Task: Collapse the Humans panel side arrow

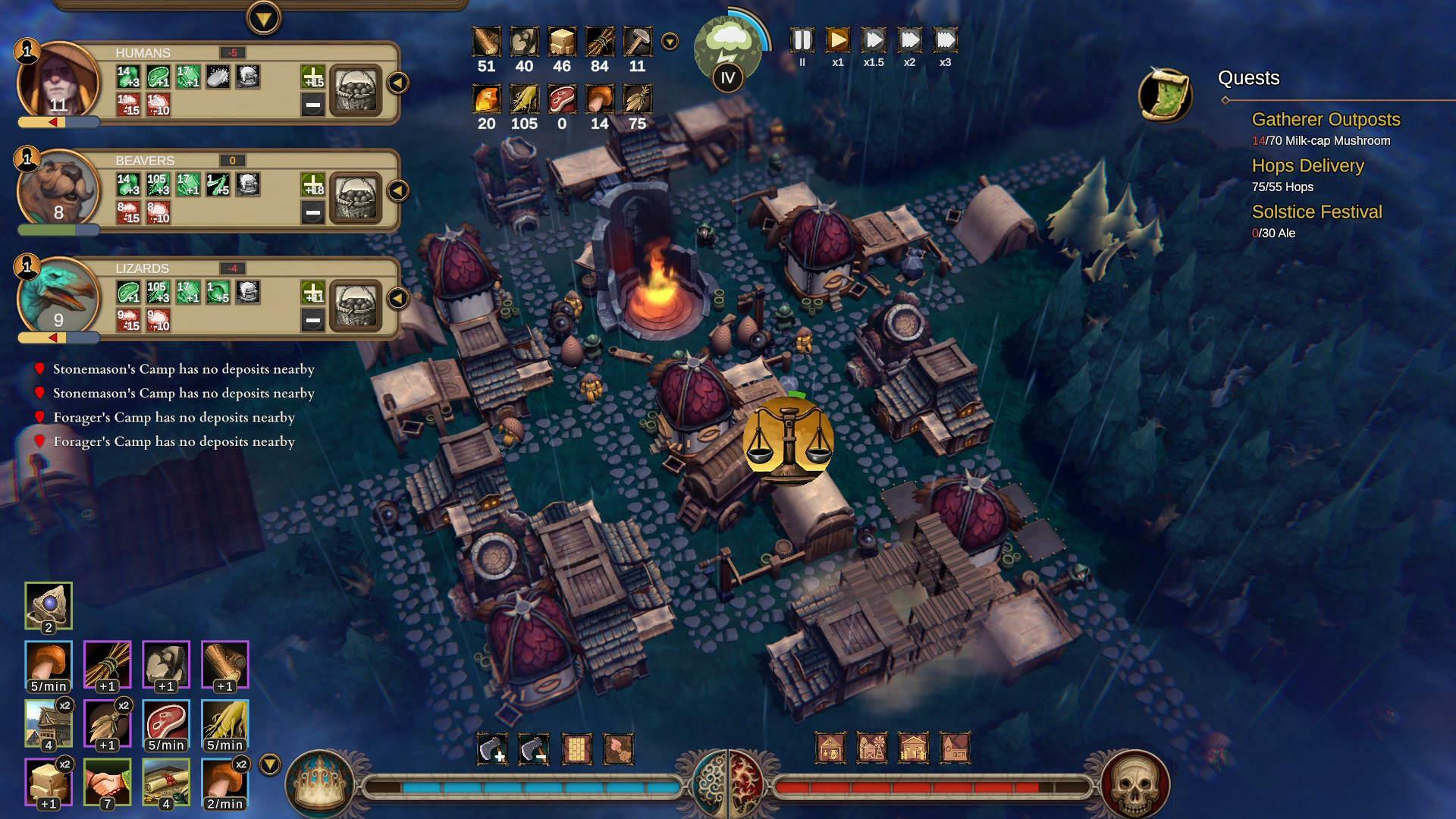Action: tap(397, 83)
